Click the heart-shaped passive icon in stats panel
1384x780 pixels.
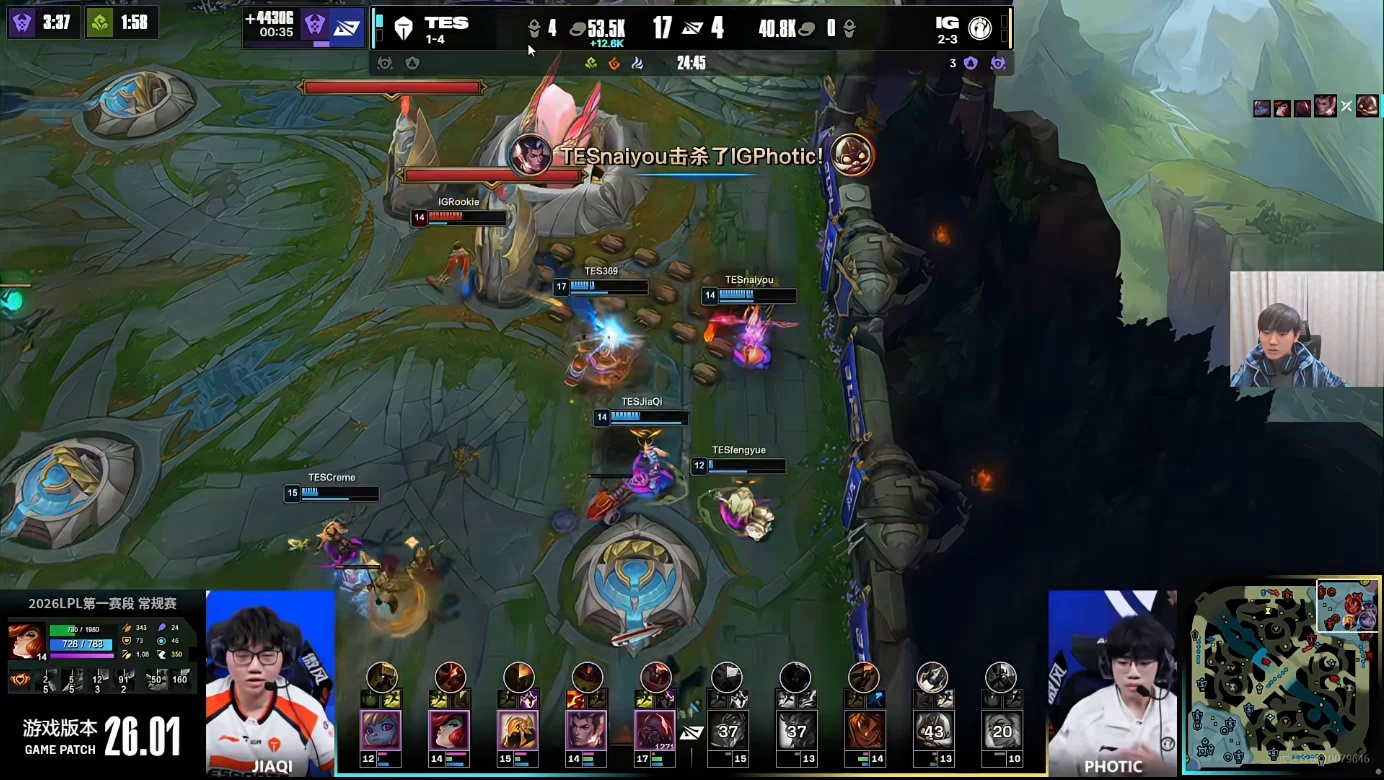pyautogui.click(x=20, y=680)
